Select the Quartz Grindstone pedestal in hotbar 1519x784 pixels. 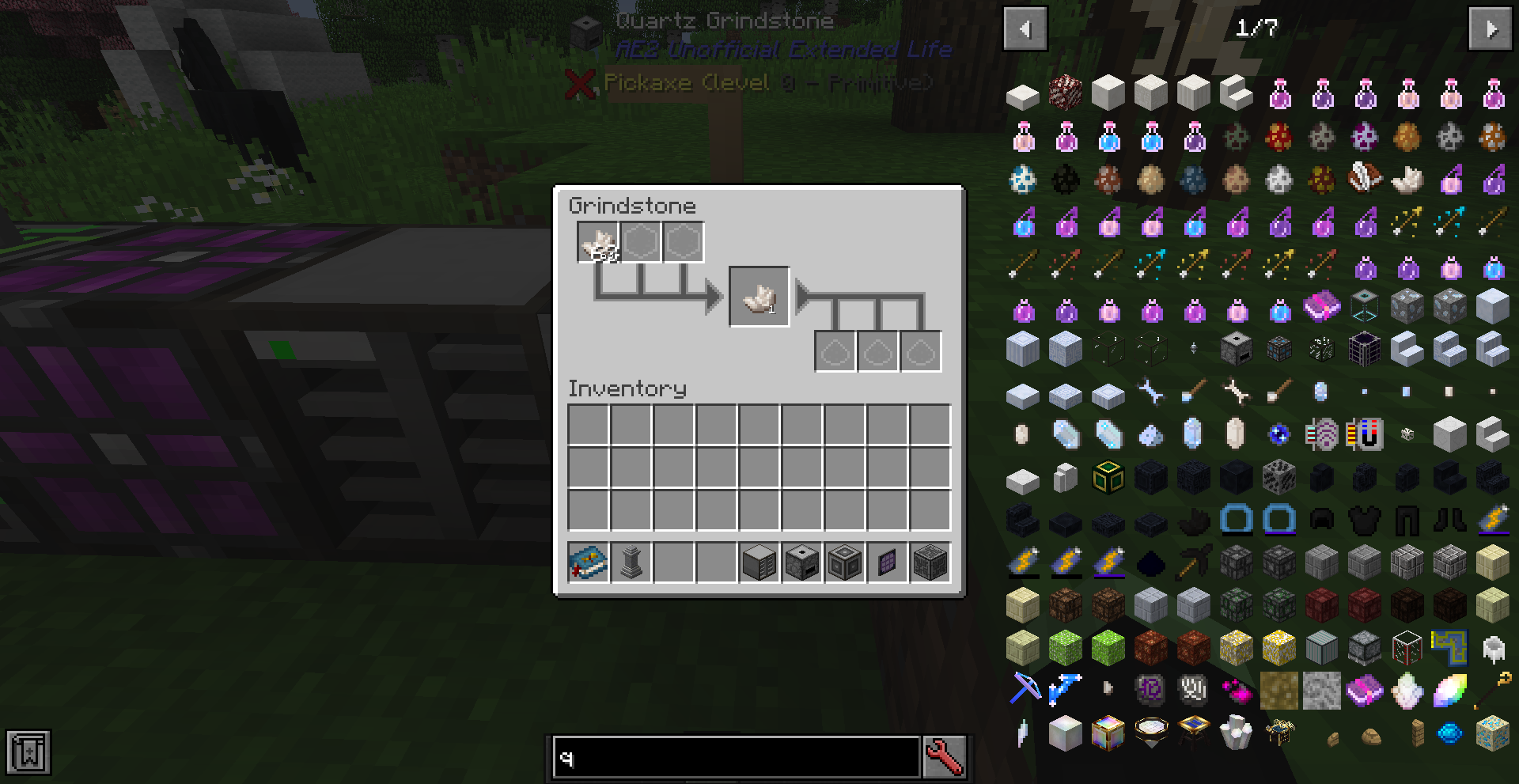tap(629, 562)
